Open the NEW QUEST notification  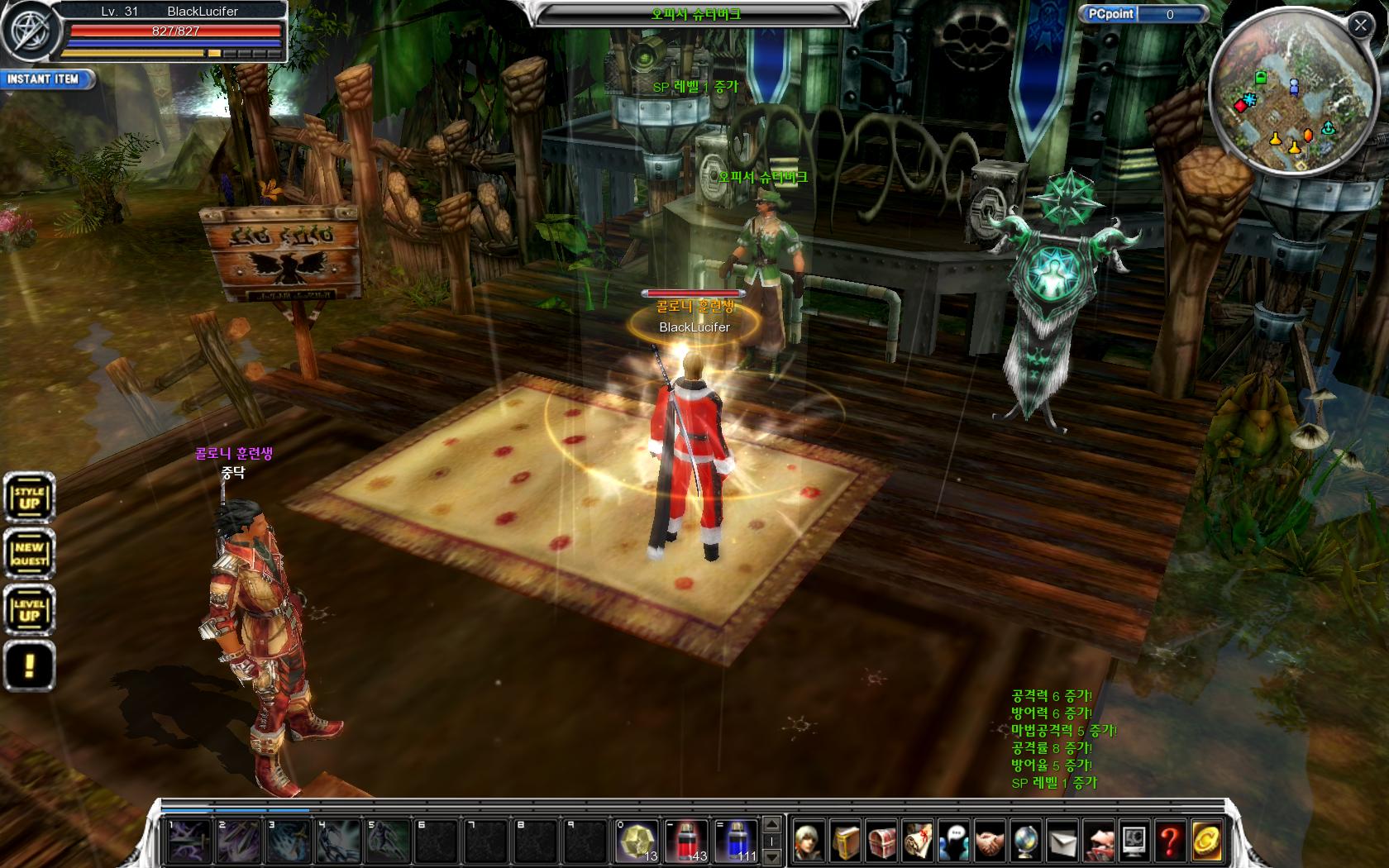(29, 554)
